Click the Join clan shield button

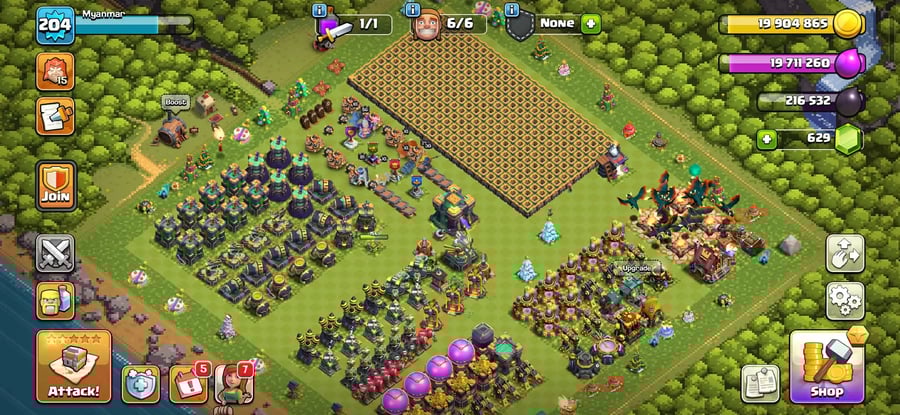pos(55,184)
